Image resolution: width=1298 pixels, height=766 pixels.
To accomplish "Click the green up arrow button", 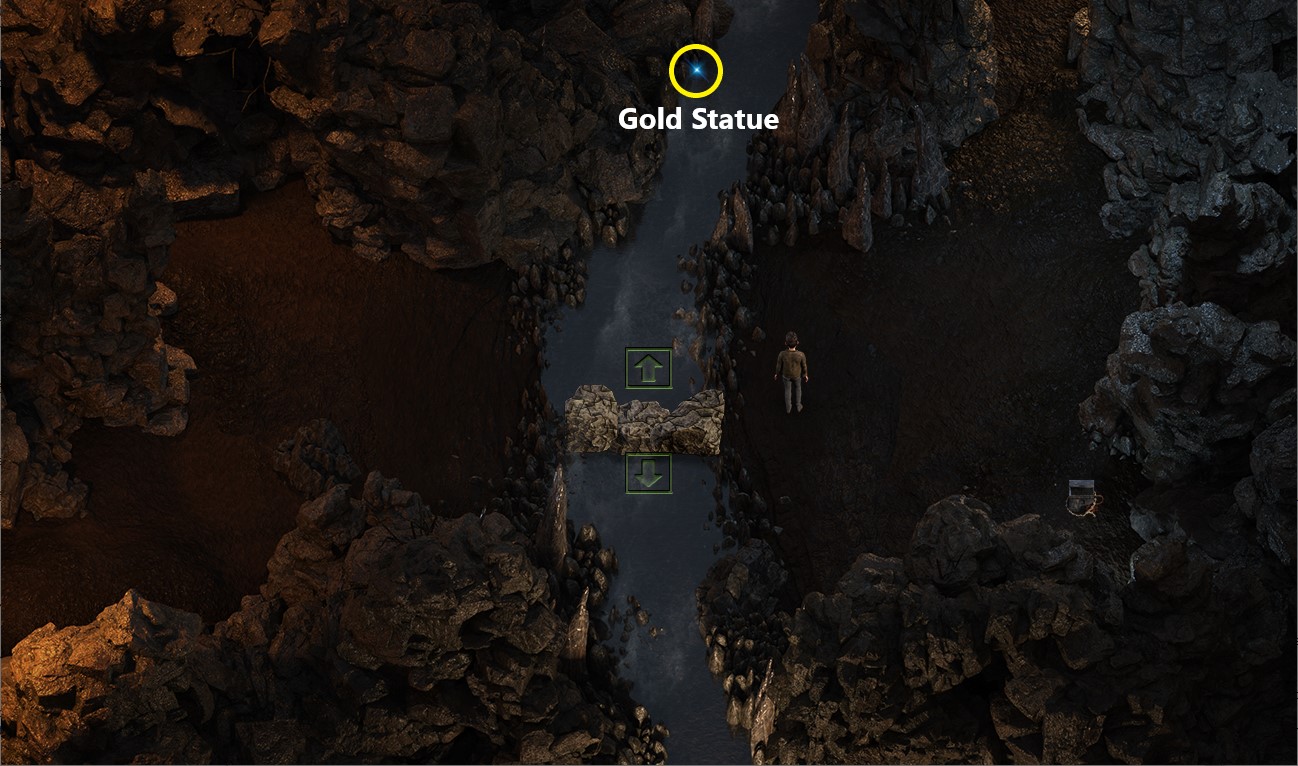I will coord(648,369).
